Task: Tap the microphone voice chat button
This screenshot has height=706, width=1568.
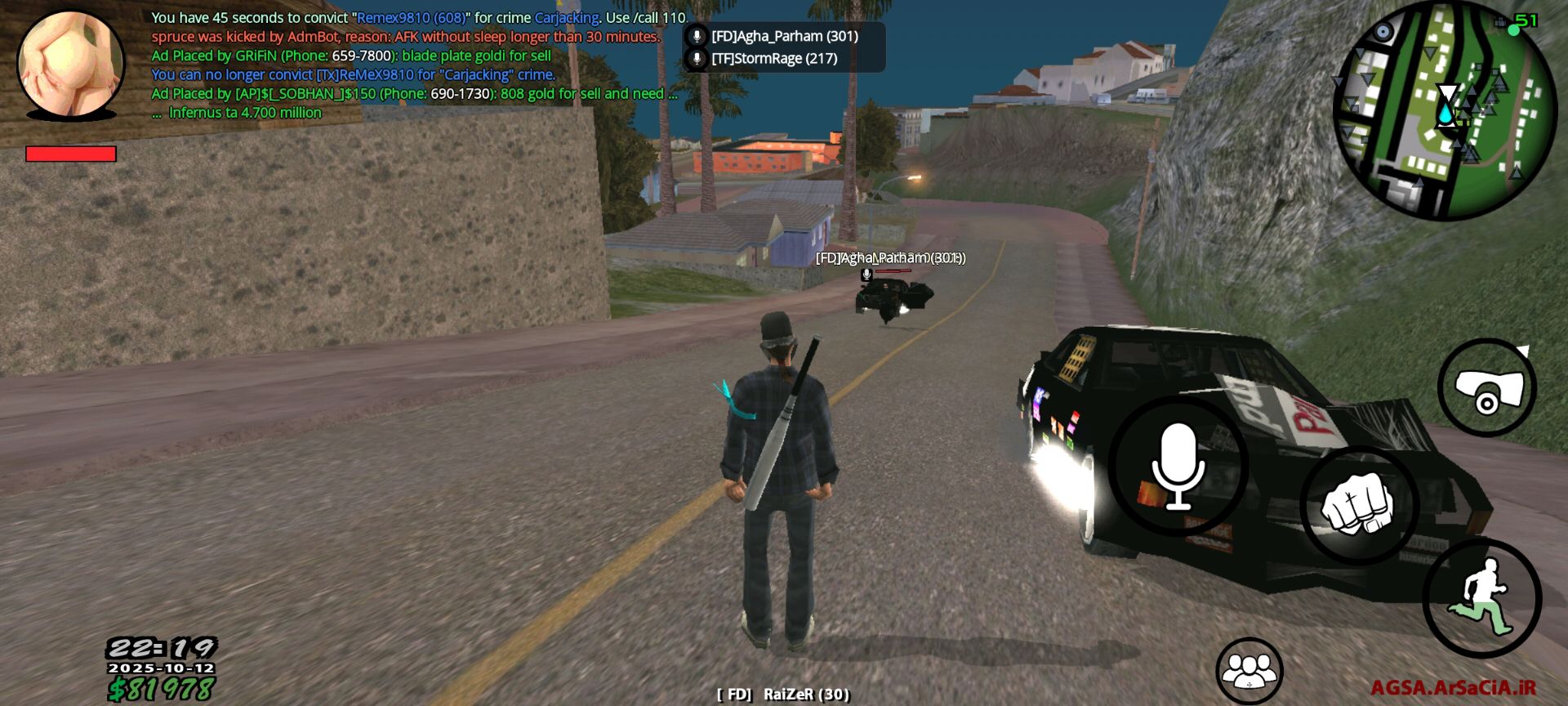Action: pyautogui.click(x=1177, y=467)
